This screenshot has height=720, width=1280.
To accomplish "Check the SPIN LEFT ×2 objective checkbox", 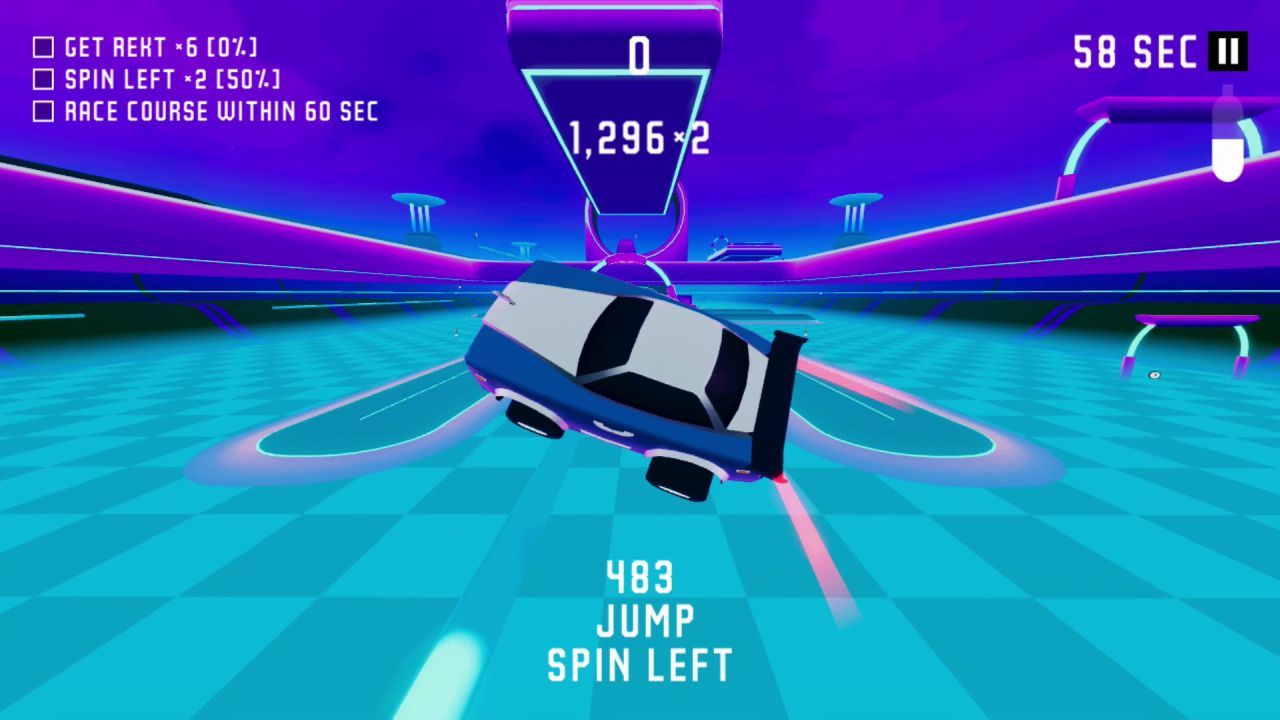I will [42, 79].
